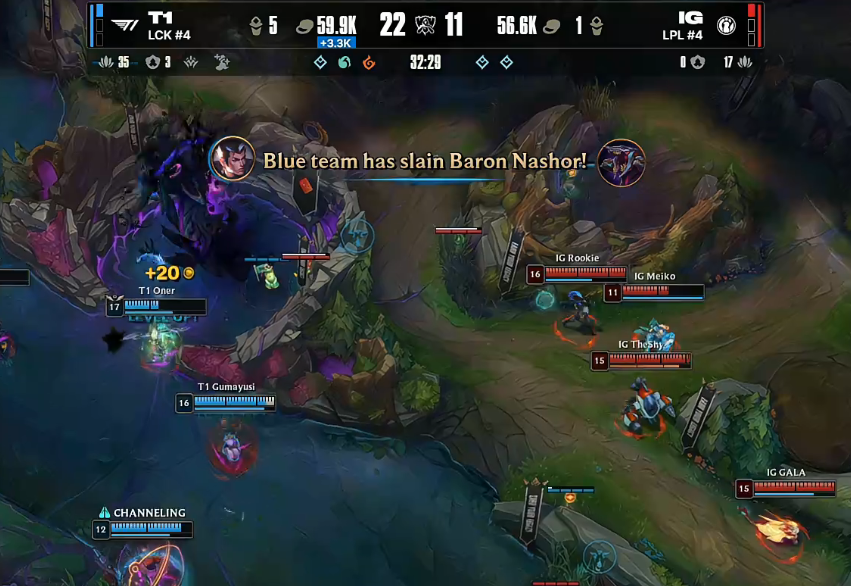
Task: Select the Worlds trophy emblem between the scores
Action: pyautogui.click(x=425, y=25)
